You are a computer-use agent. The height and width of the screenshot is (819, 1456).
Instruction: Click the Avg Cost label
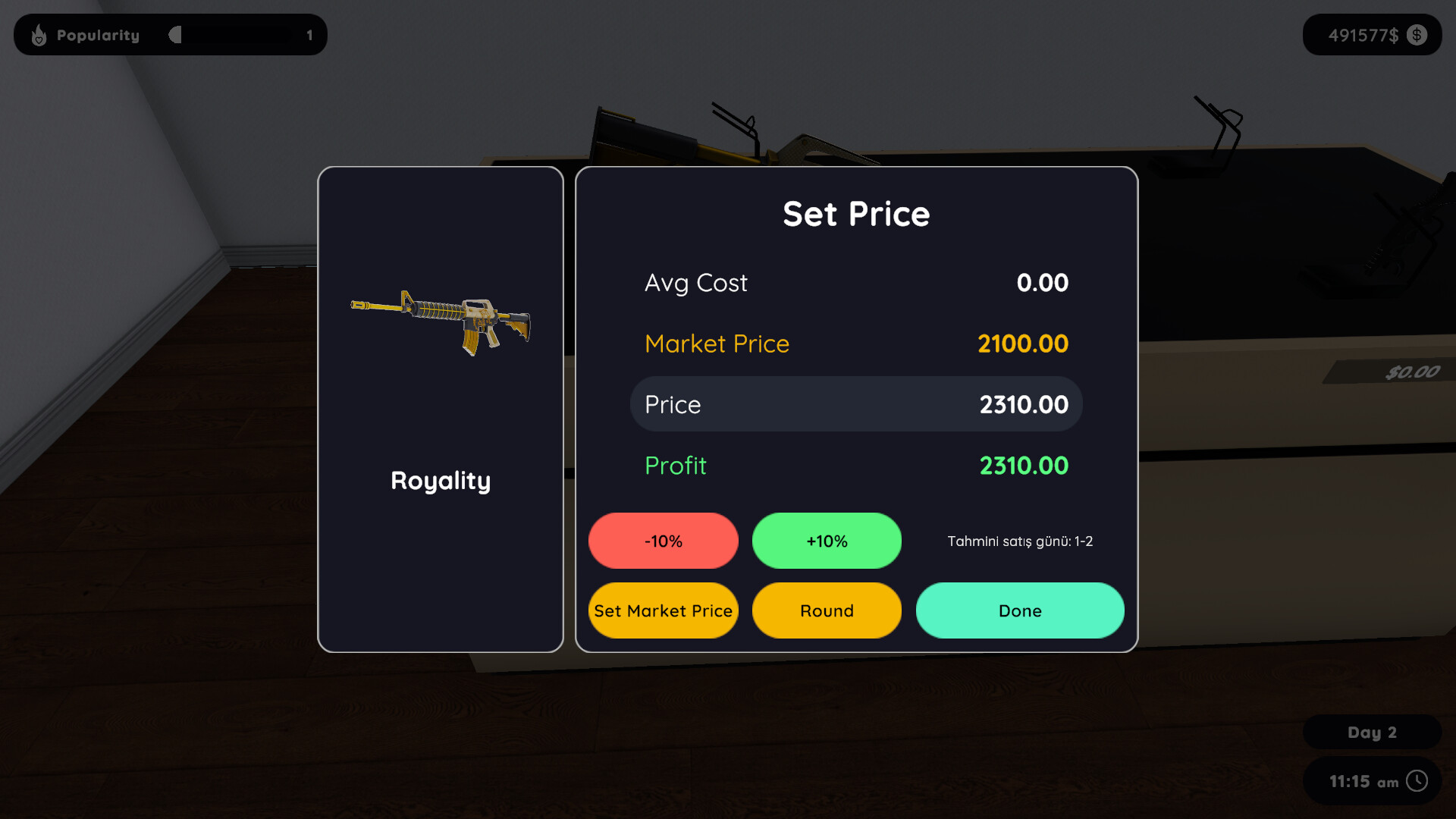(x=695, y=283)
